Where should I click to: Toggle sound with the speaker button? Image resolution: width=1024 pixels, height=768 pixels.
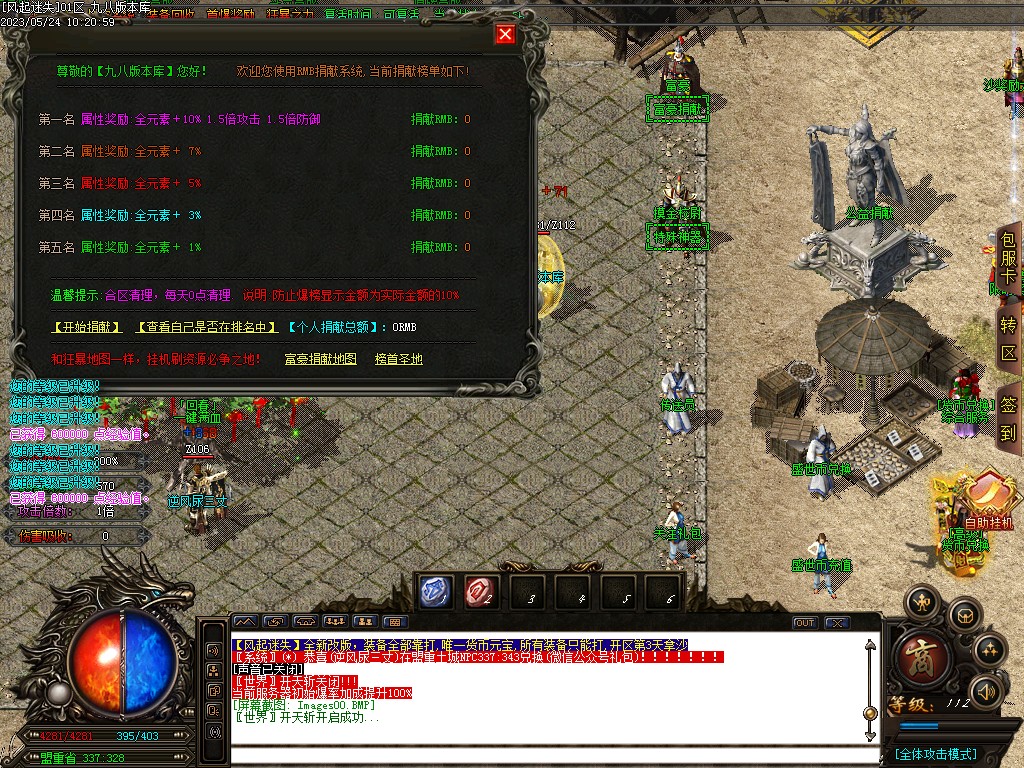pos(987,691)
